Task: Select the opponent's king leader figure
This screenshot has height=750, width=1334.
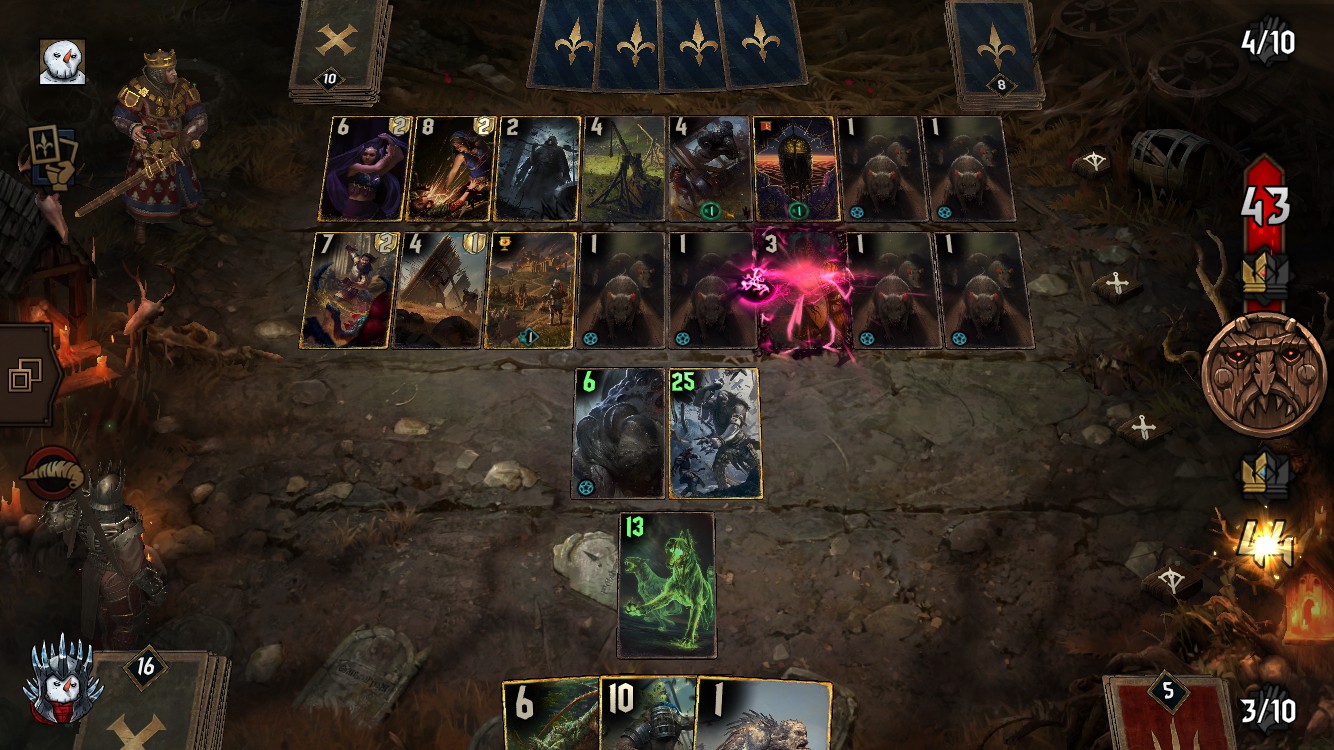Action: (x=160, y=140)
